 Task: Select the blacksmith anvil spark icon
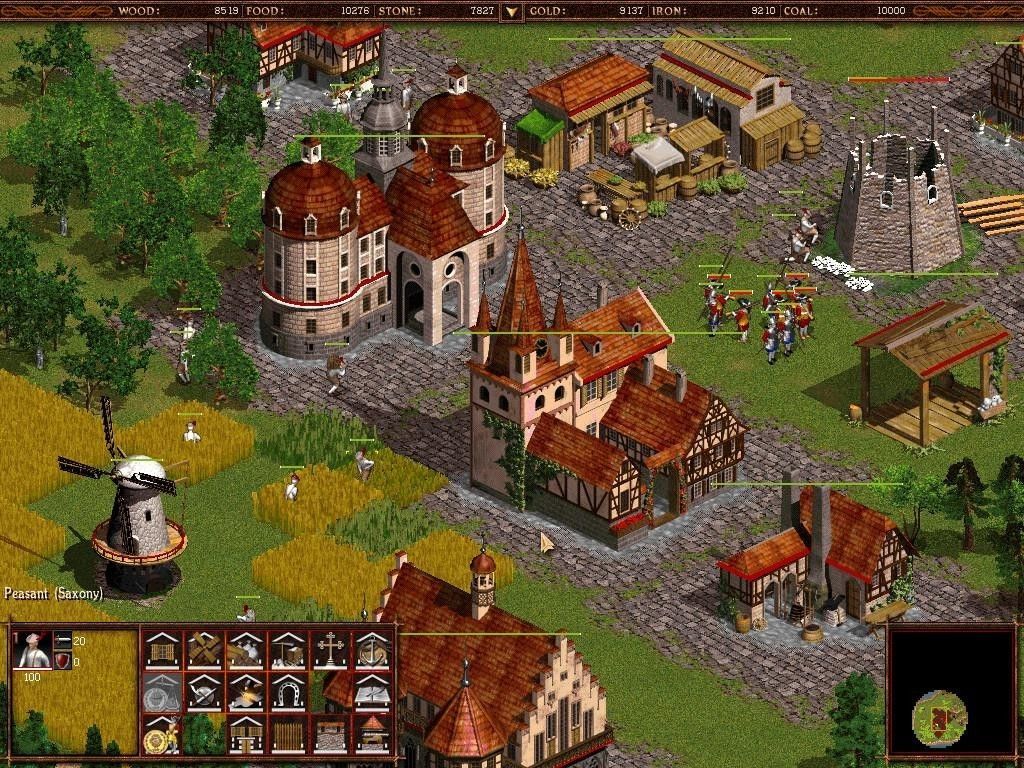click(x=246, y=692)
